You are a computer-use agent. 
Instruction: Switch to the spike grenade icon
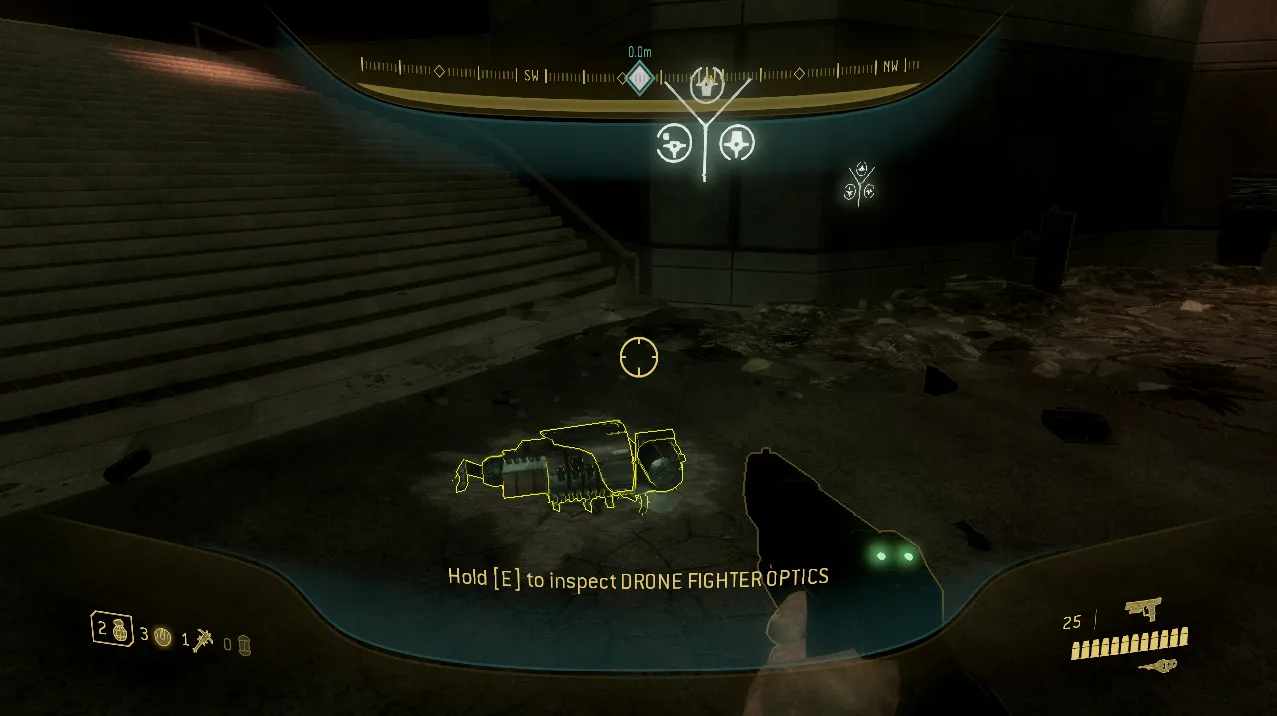point(206,638)
